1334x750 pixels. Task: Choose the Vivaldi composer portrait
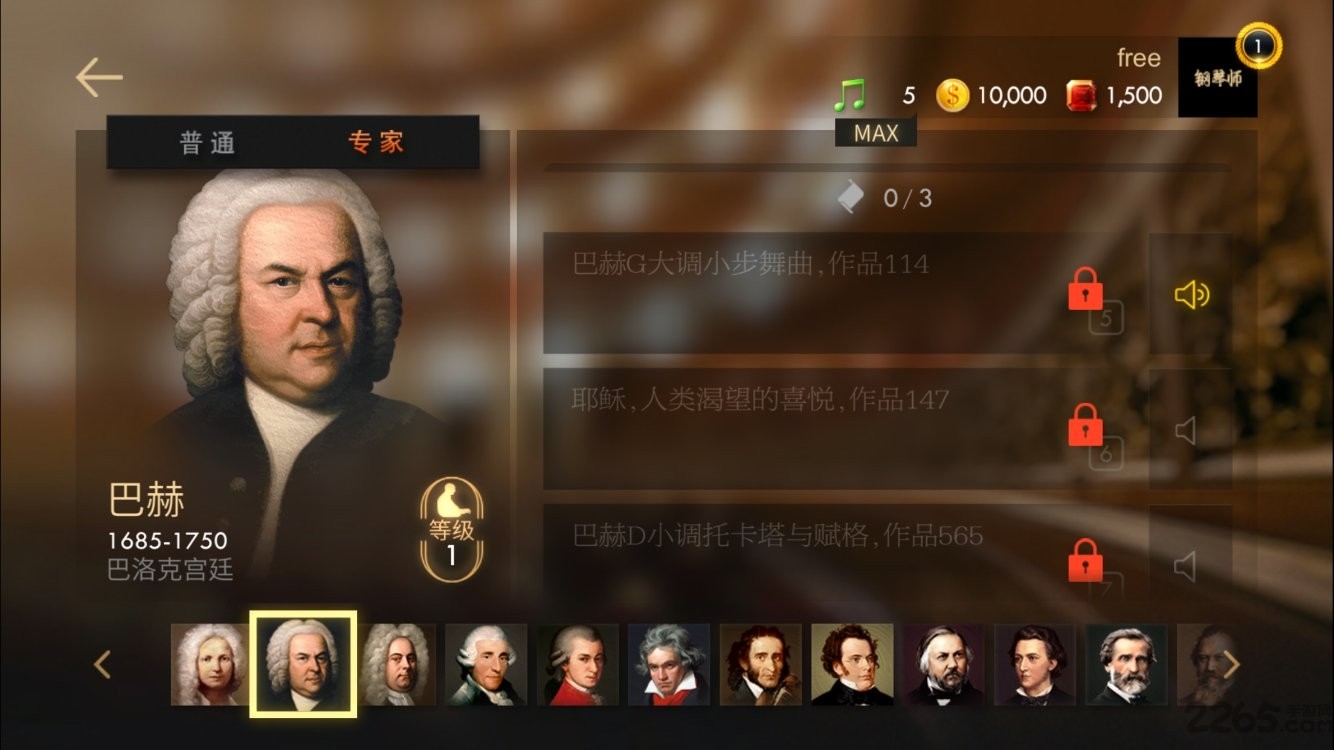click(208, 664)
